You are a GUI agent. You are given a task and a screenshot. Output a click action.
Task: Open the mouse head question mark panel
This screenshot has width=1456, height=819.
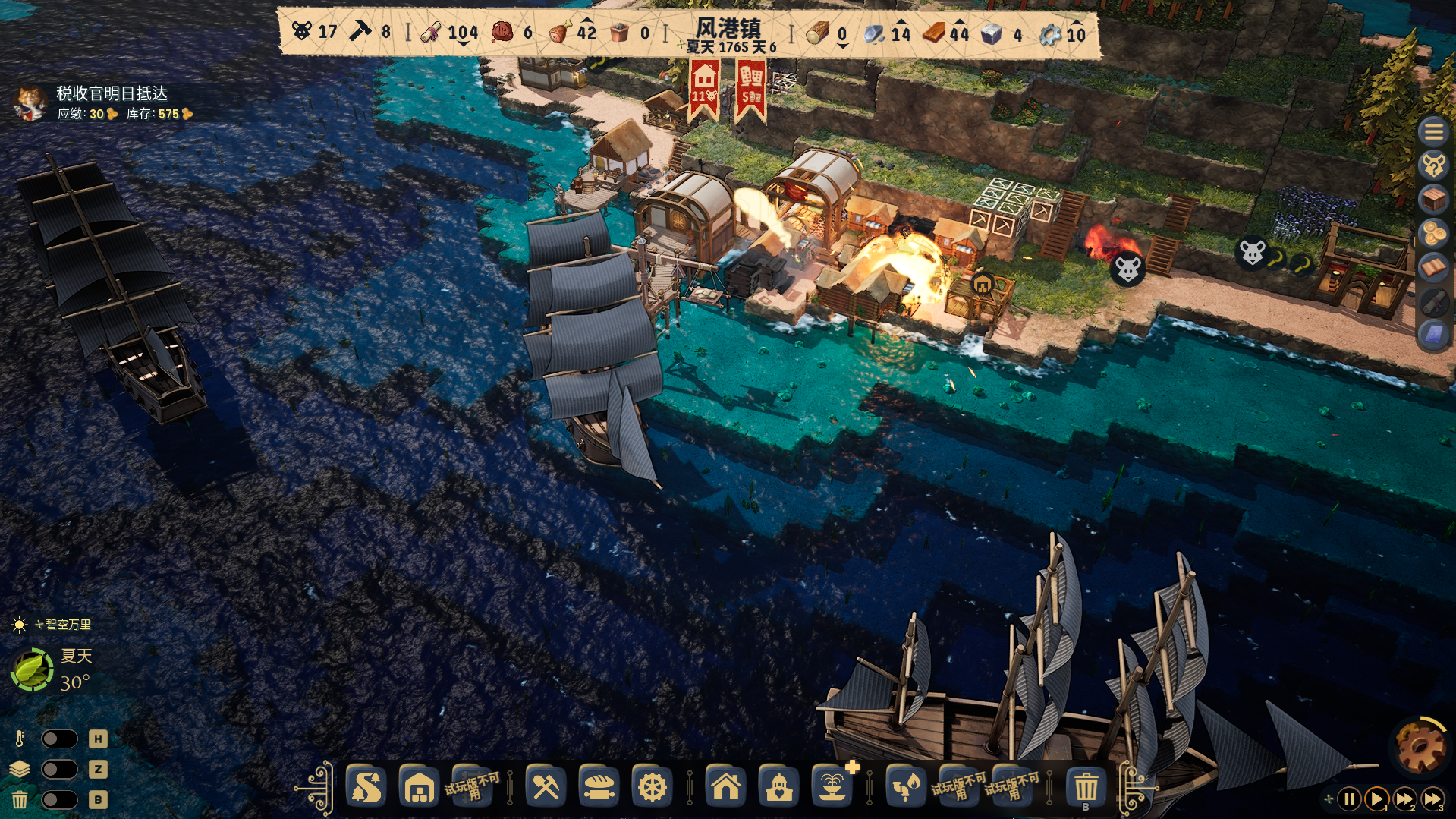(x=1433, y=165)
